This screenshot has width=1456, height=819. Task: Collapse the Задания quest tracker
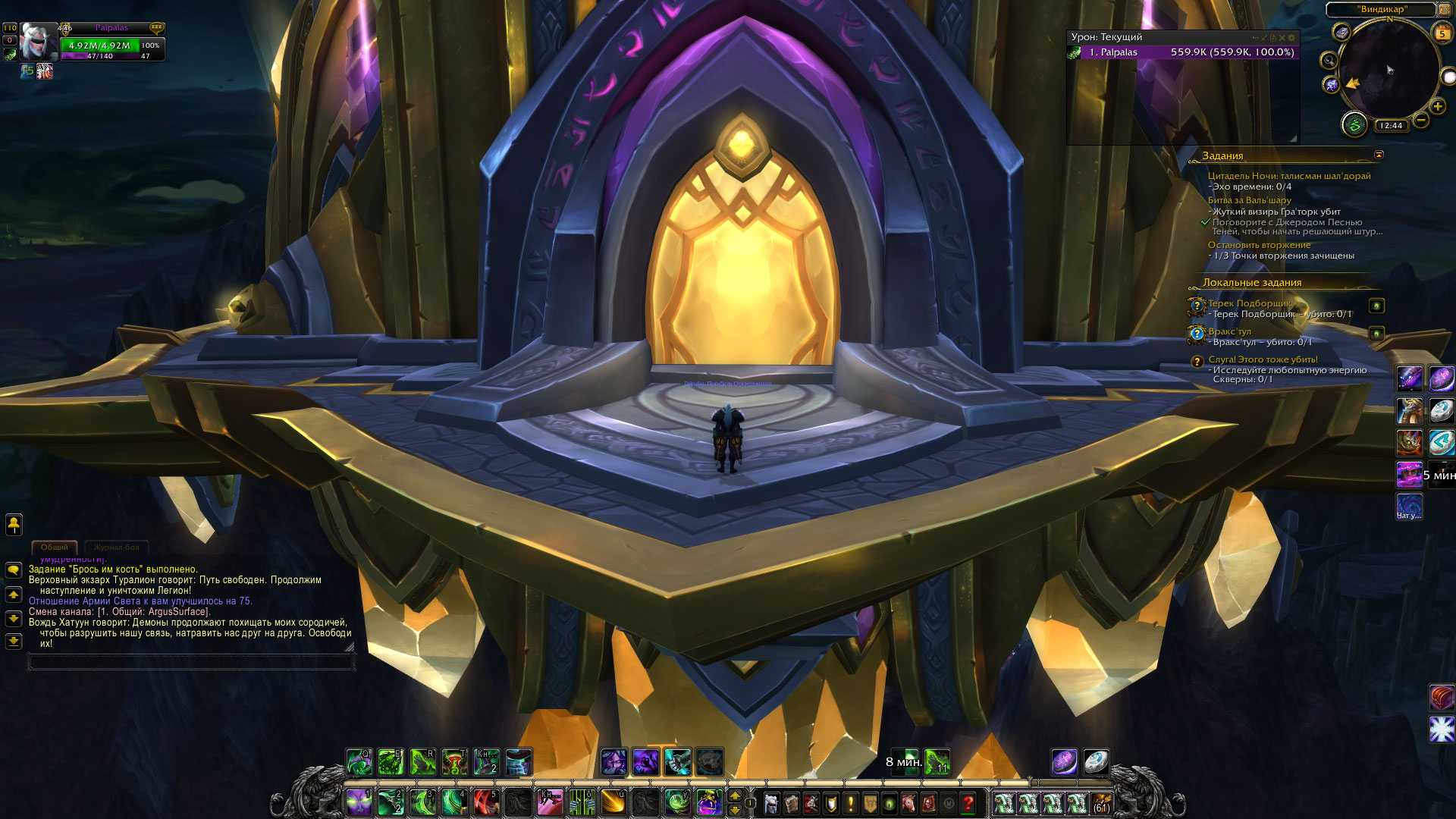tap(1379, 155)
